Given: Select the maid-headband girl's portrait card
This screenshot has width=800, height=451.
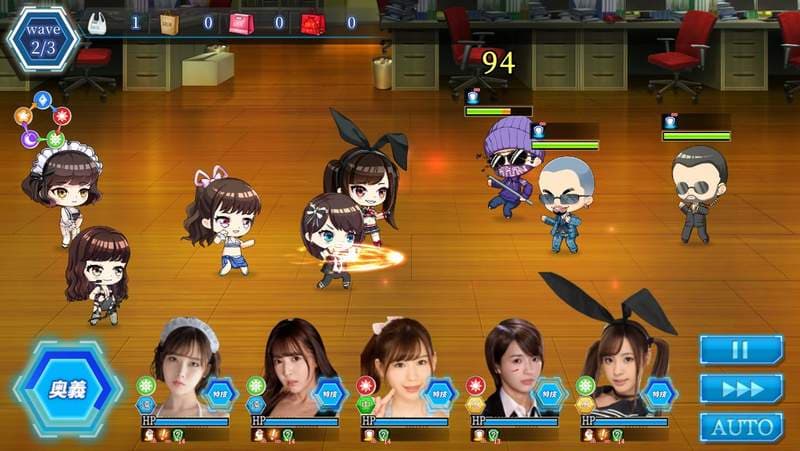Looking at the screenshot, I should (183, 365).
